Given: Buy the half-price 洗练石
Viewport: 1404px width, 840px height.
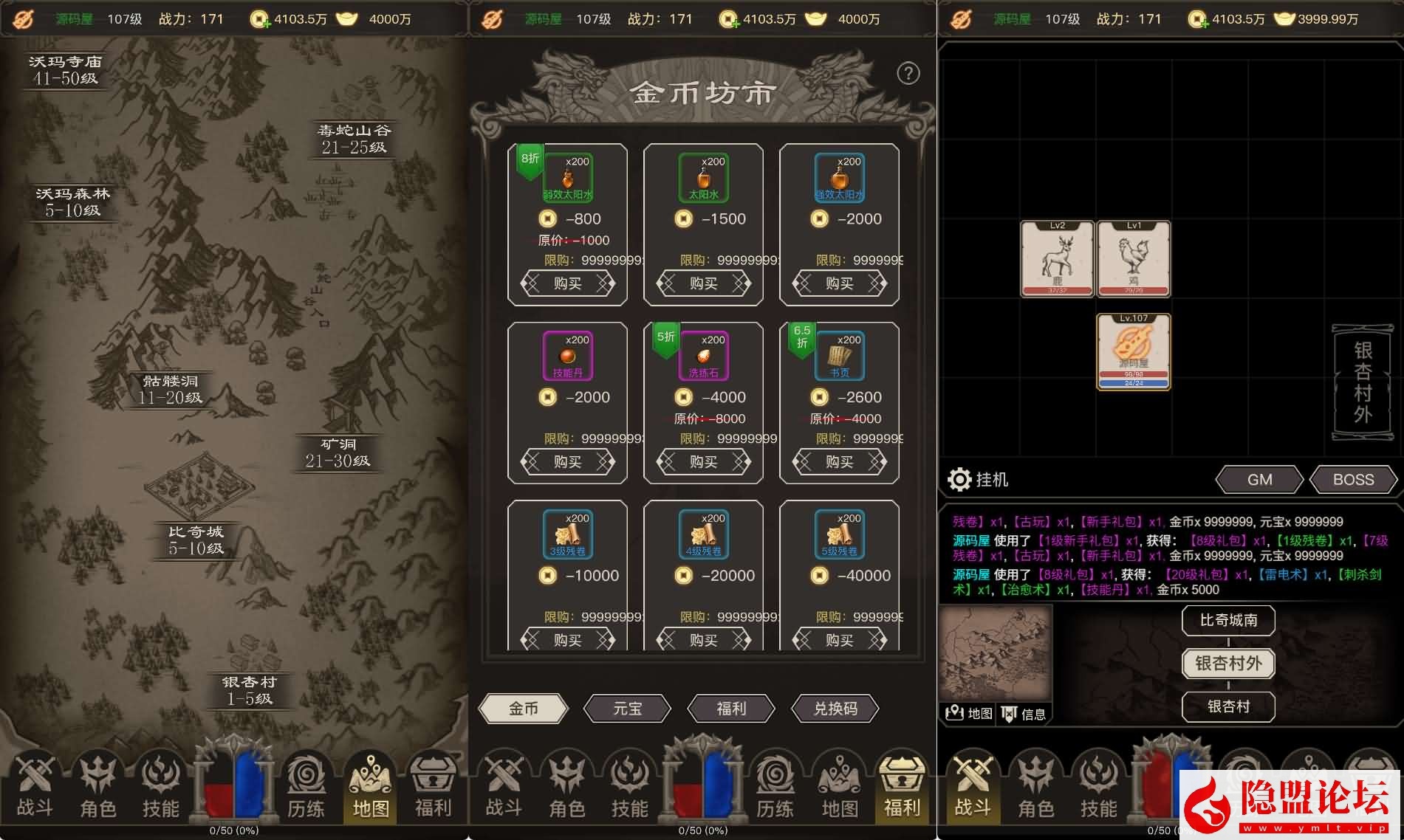Looking at the screenshot, I should tap(703, 462).
